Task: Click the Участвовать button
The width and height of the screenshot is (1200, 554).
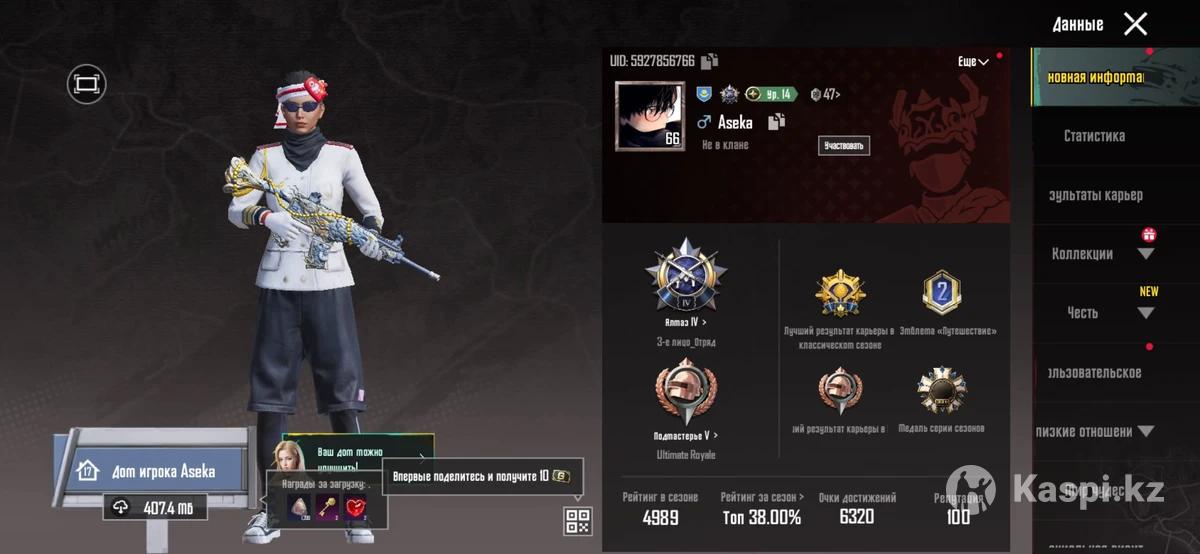Action: (843, 146)
